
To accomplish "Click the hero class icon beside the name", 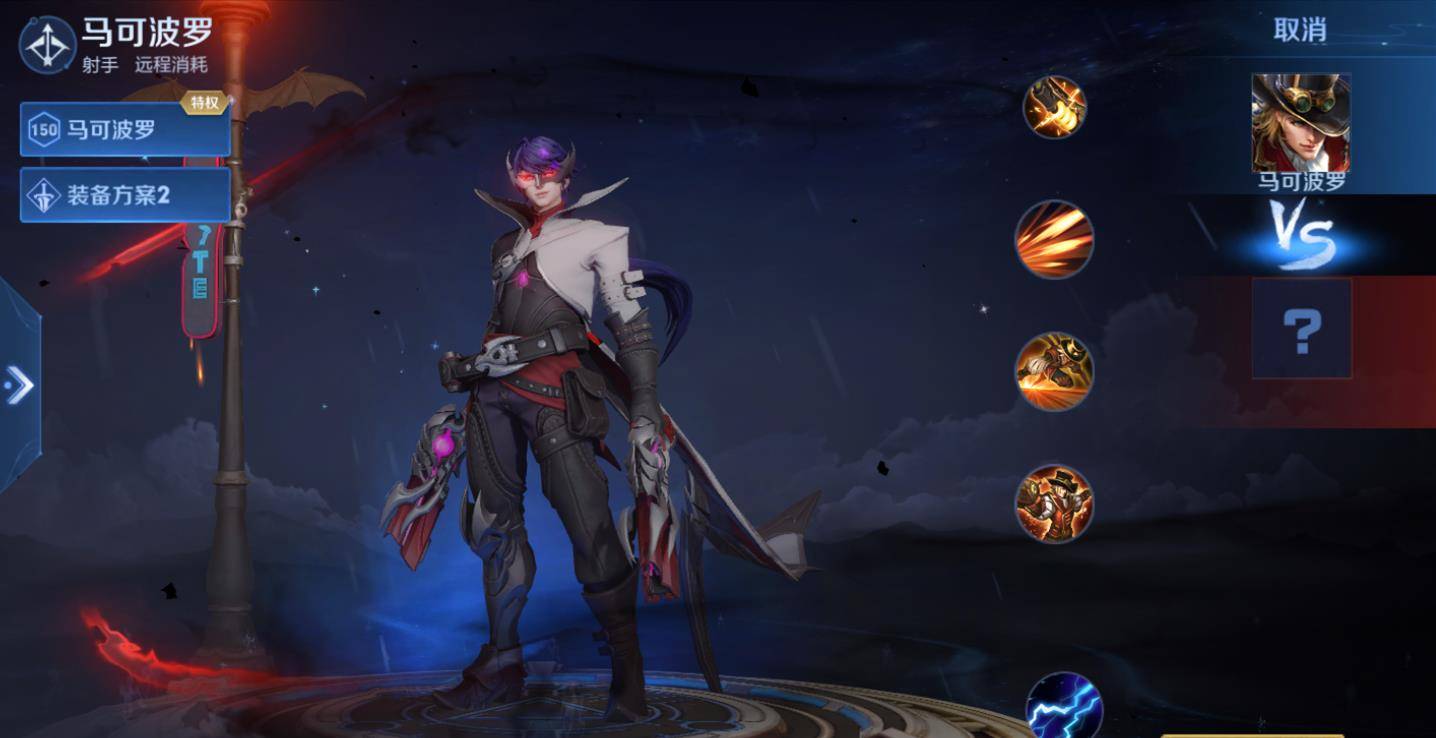I will 47,45.
